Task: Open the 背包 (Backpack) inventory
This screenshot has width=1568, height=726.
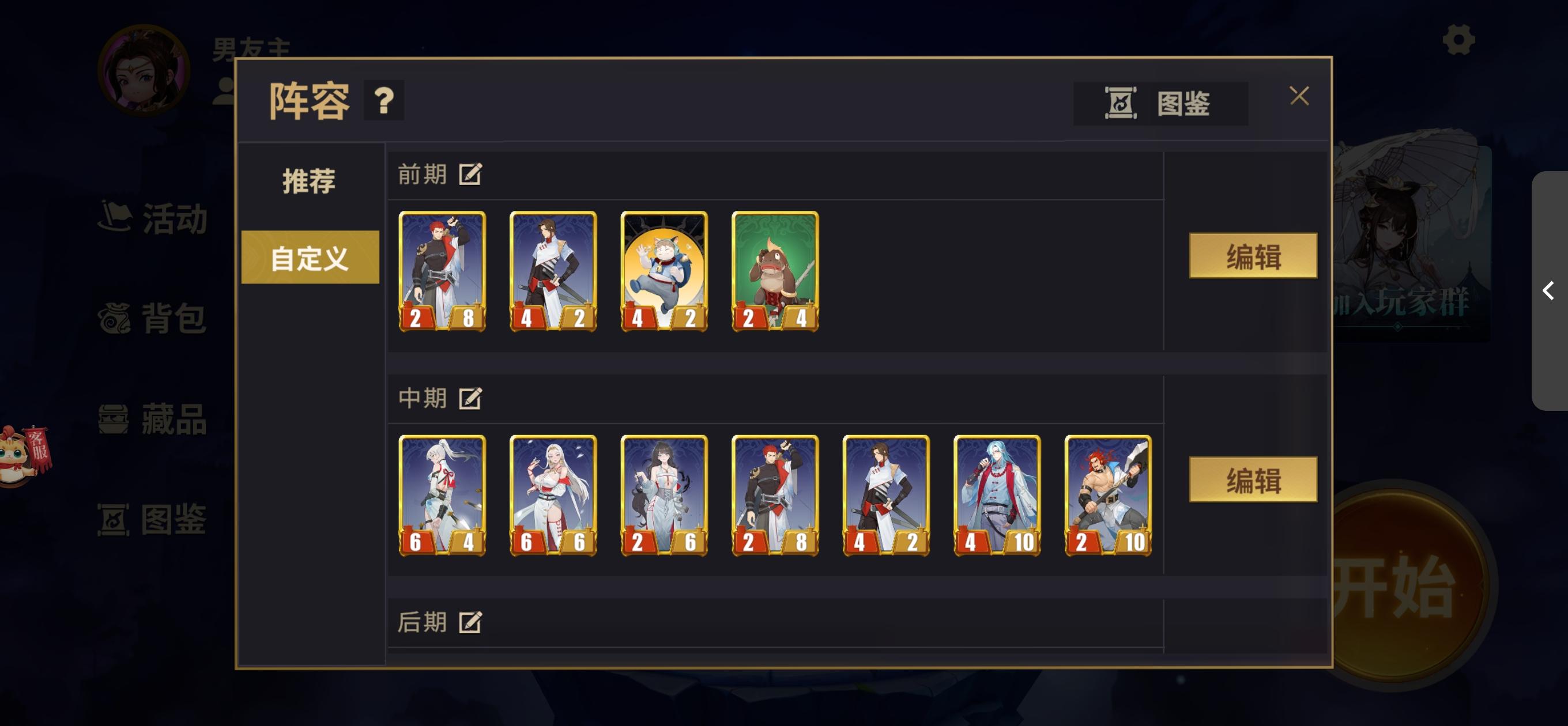Action: 154,317
